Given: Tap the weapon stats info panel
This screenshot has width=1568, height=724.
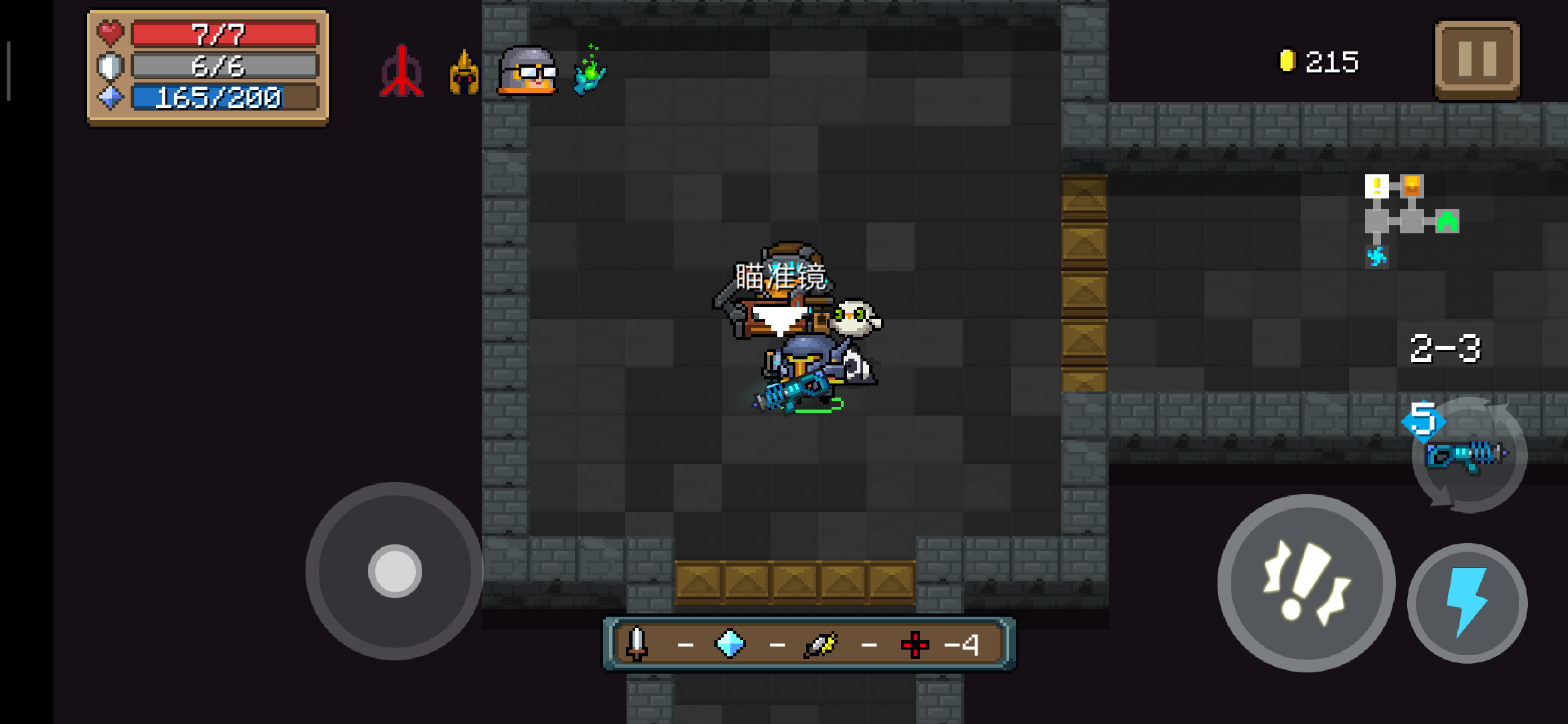Looking at the screenshot, I should click(809, 644).
